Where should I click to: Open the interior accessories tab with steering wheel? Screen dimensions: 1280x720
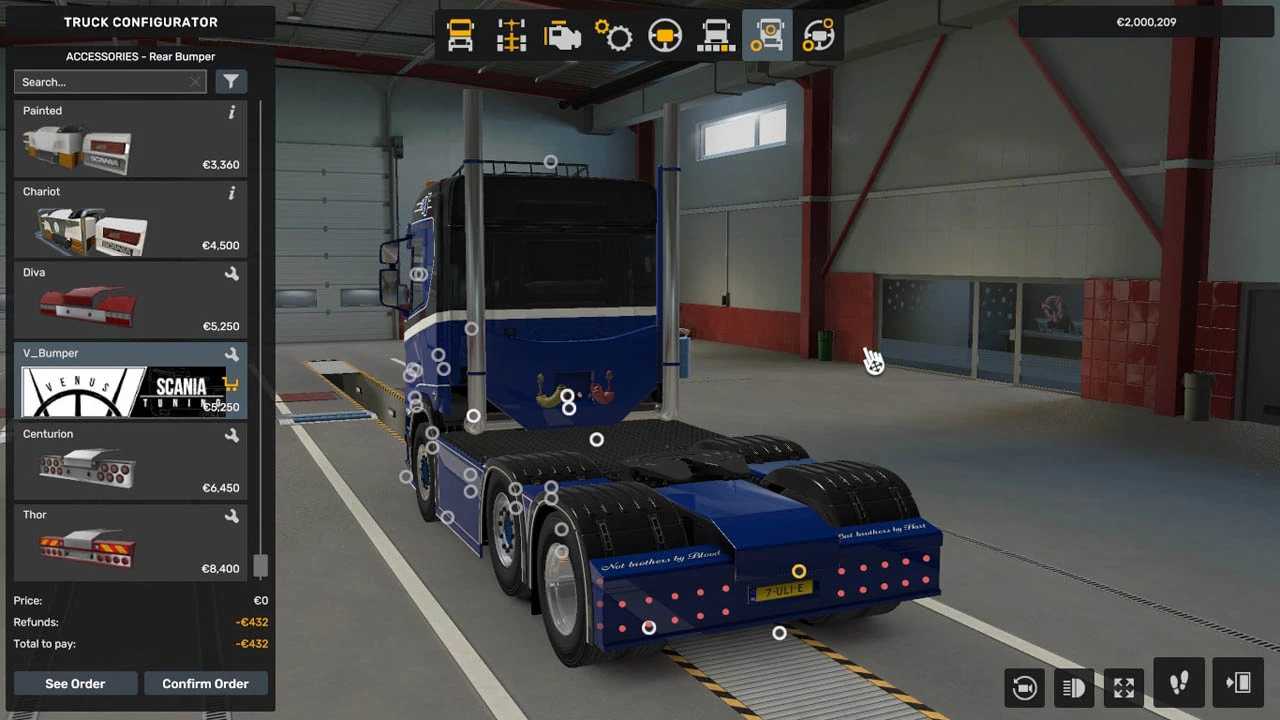[x=818, y=36]
